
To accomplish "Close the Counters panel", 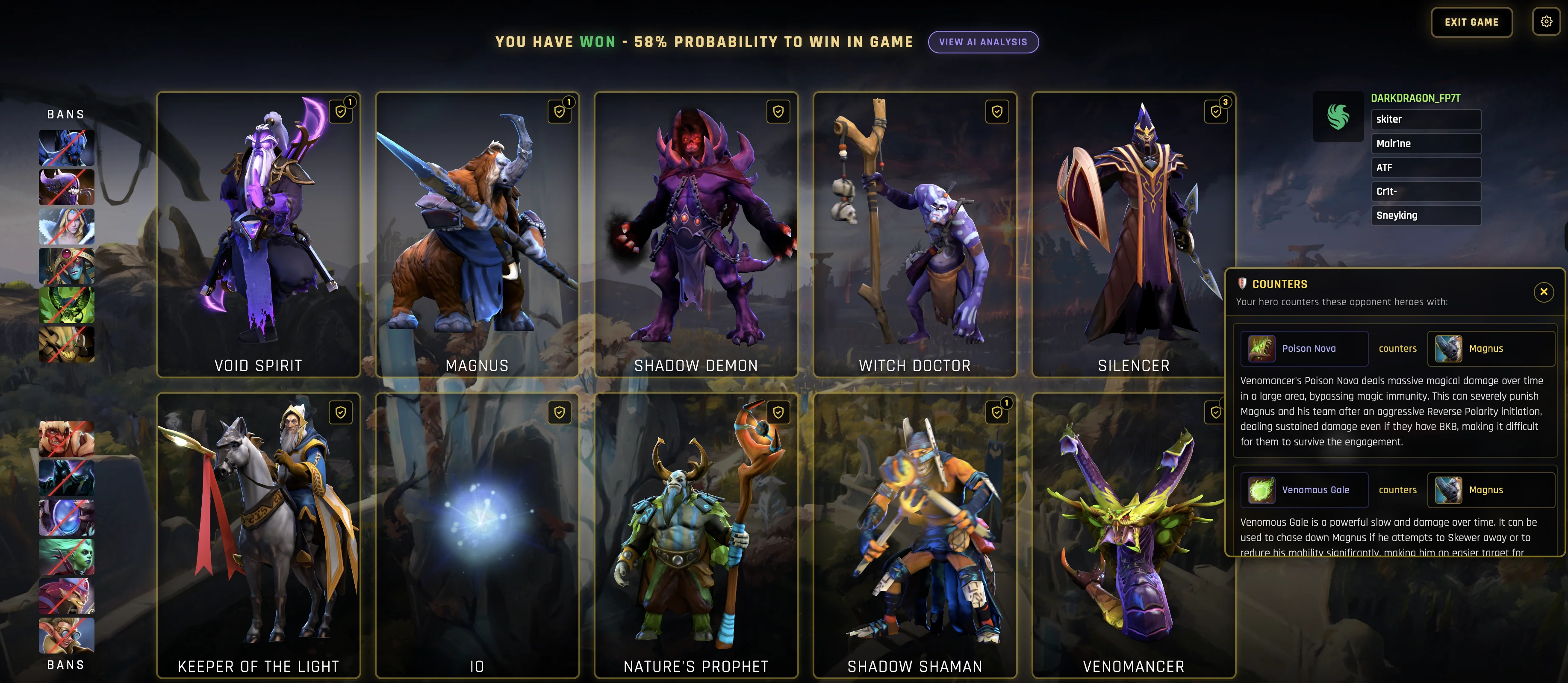I will (1543, 292).
